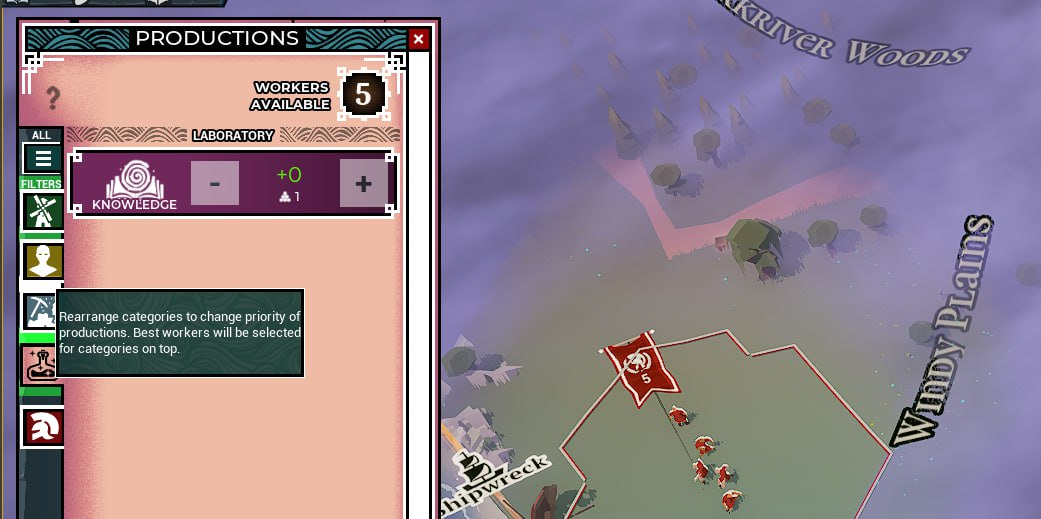Select the windmill category filter
Viewport: 1041px width, 519px height.
tap(42, 211)
